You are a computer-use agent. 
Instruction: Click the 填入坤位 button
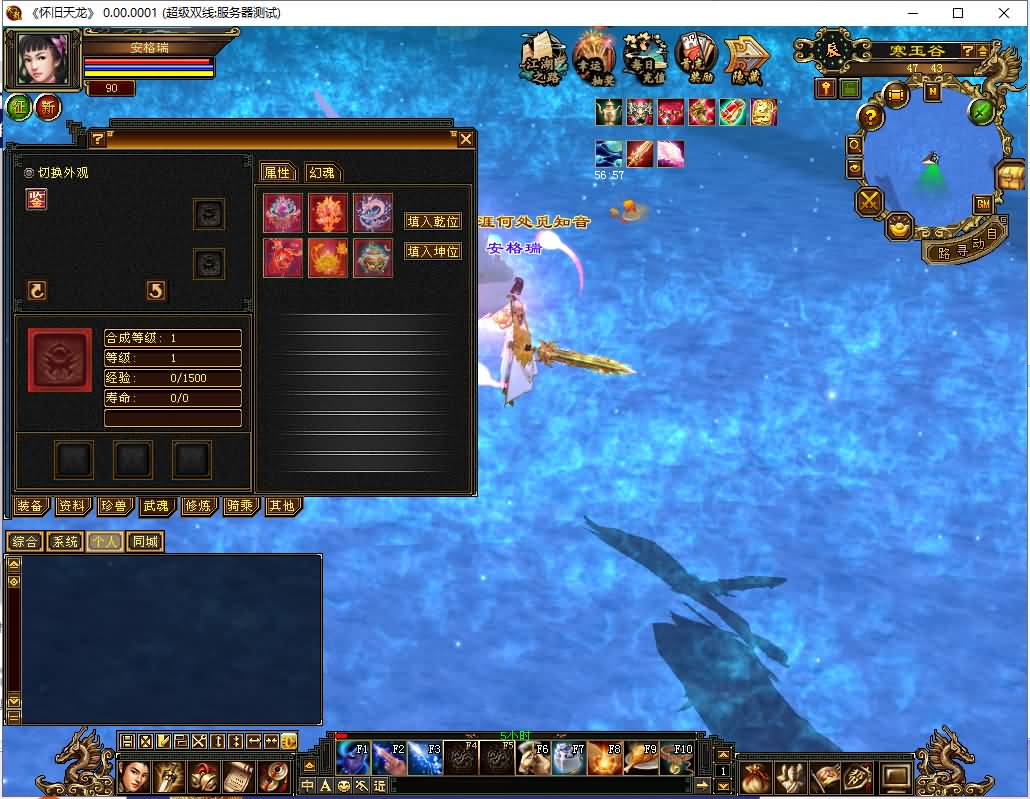[x=433, y=252]
